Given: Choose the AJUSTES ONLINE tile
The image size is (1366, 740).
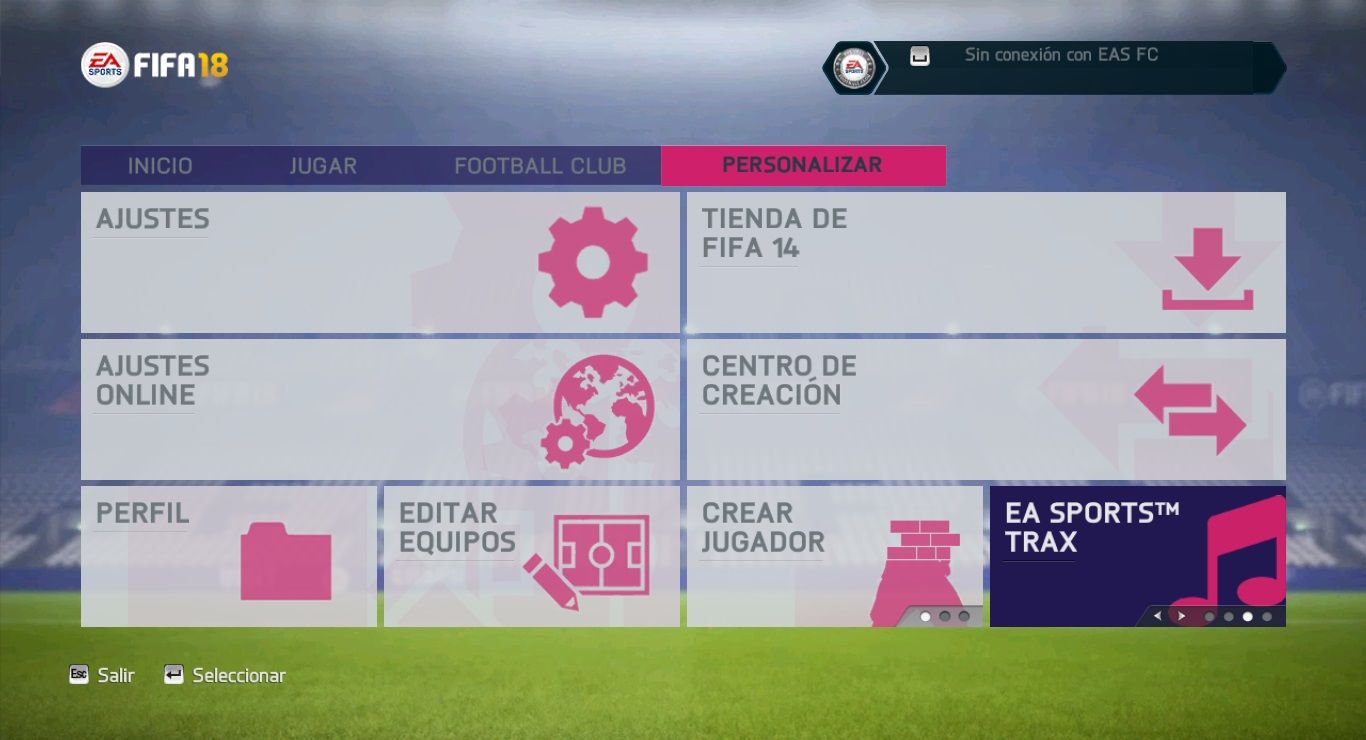Looking at the screenshot, I should click(x=380, y=409).
